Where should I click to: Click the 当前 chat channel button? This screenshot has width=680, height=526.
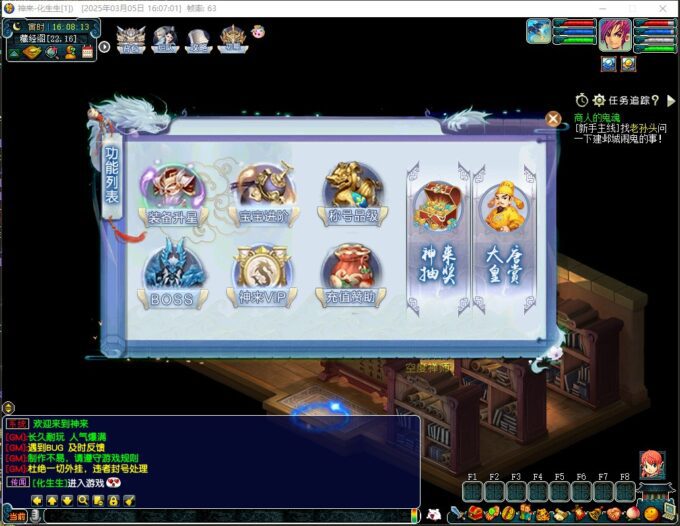click(x=17, y=516)
